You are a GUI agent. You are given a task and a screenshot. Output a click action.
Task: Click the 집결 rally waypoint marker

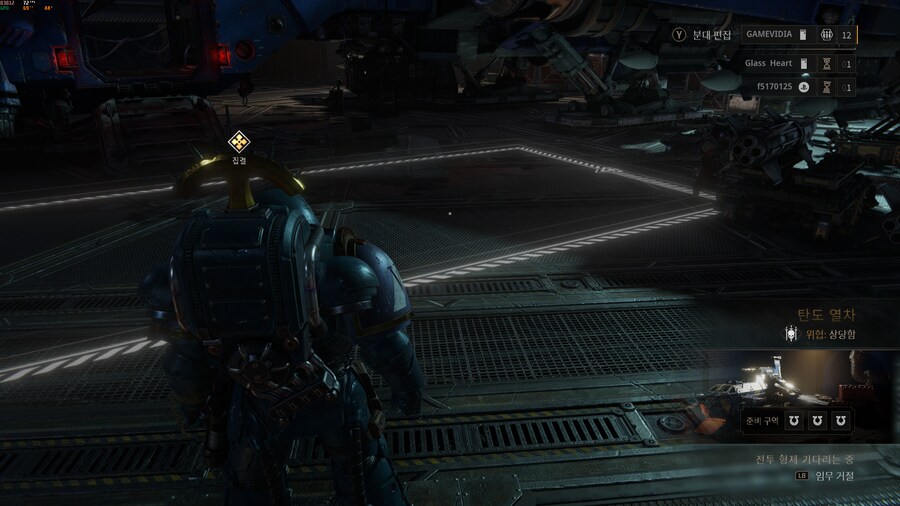(238, 142)
